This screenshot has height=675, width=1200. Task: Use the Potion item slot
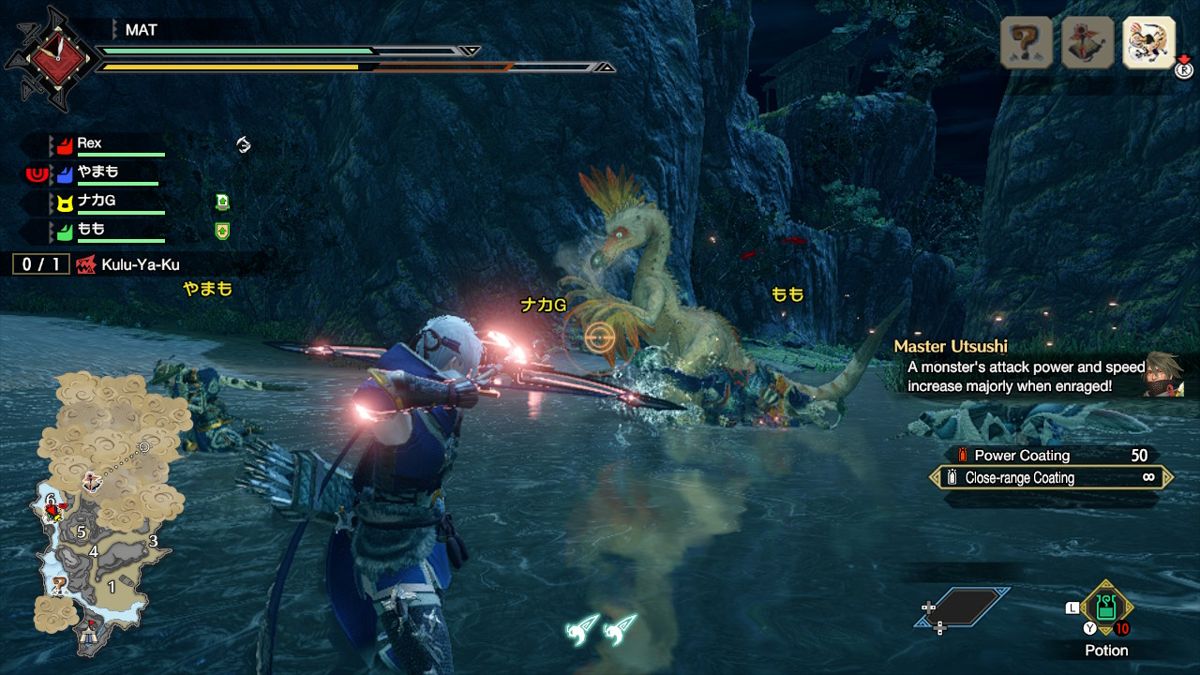coord(1106,608)
